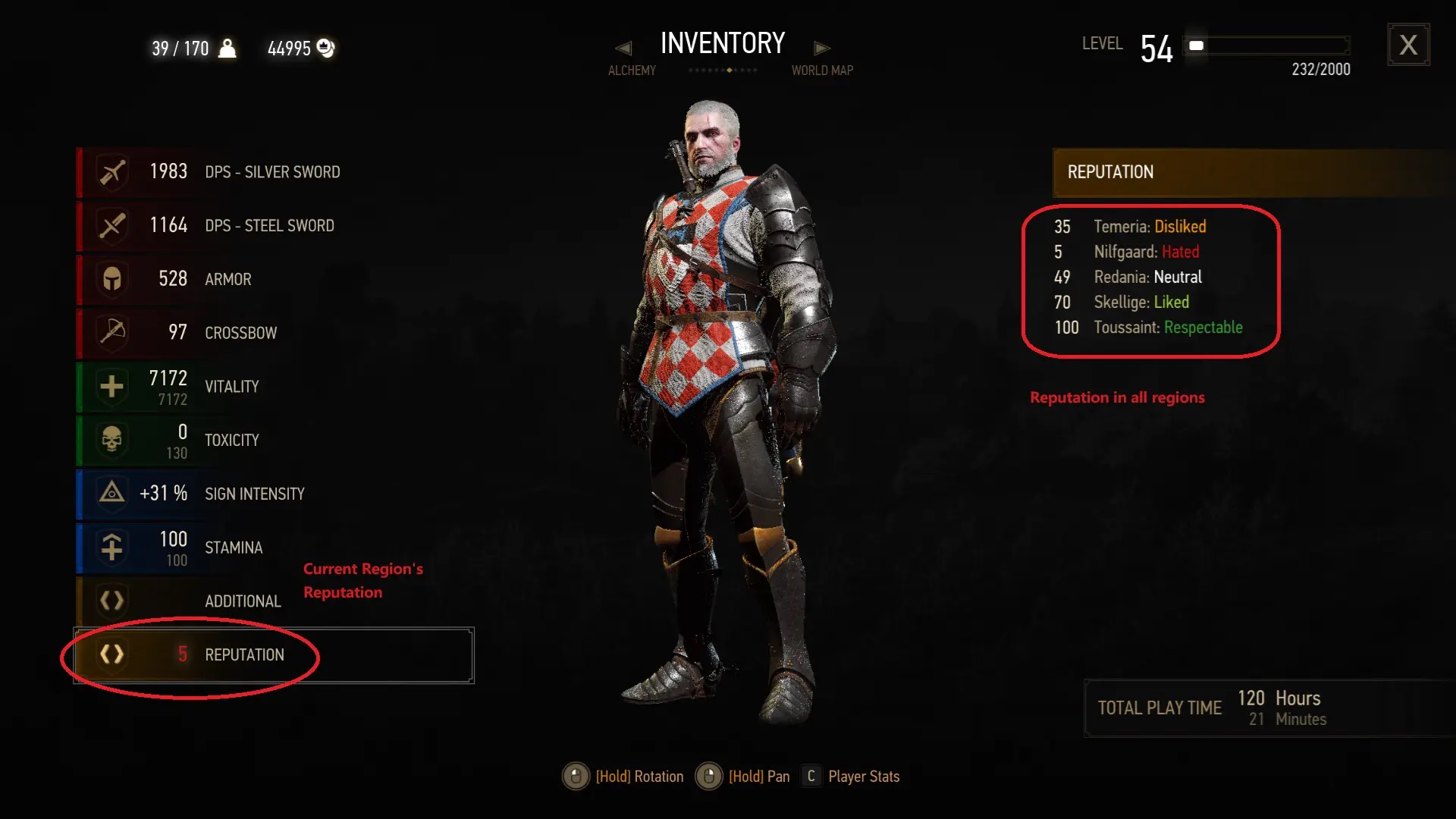Click the steel sword DPS icon
This screenshot has width=1456, height=819.
pos(111,225)
